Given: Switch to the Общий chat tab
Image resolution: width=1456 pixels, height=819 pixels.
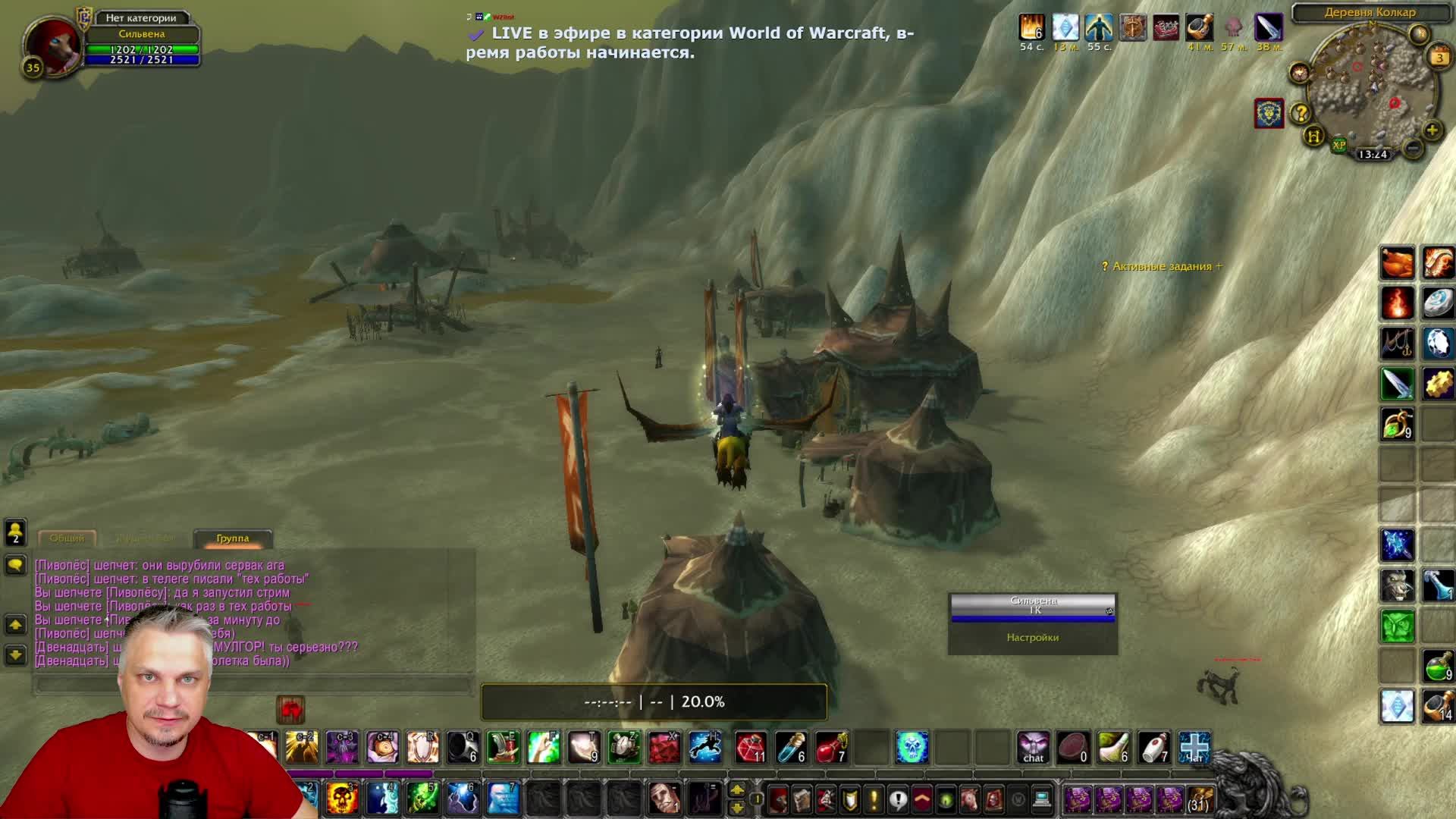Looking at the screenshot, I should [67, 538].
